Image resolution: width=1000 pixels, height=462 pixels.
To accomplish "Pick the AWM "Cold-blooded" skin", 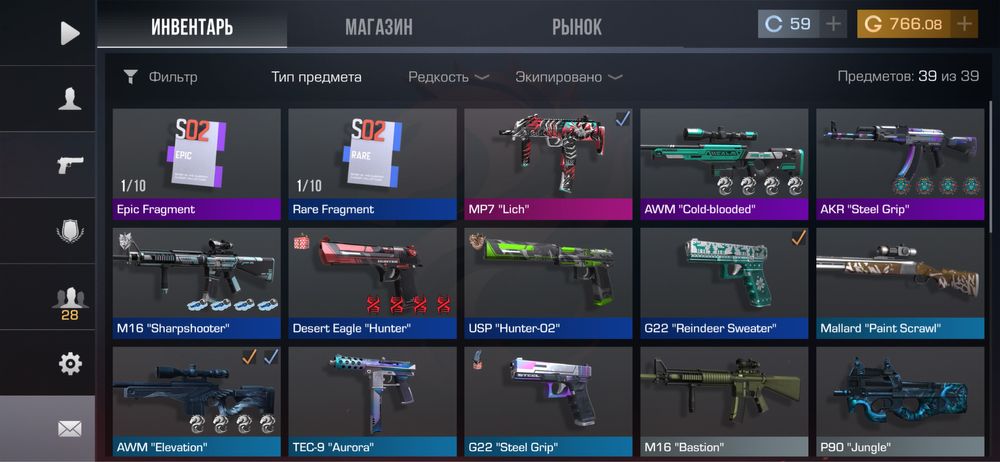I will 724,163.
